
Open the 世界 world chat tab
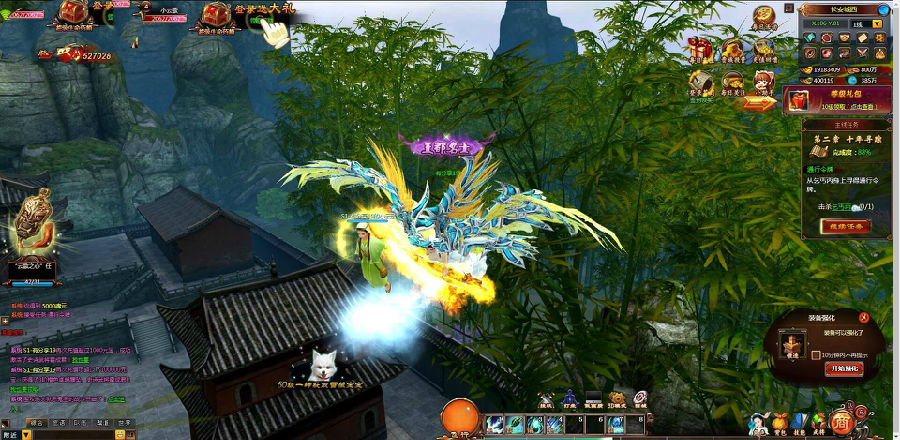(x=125, y=423)
